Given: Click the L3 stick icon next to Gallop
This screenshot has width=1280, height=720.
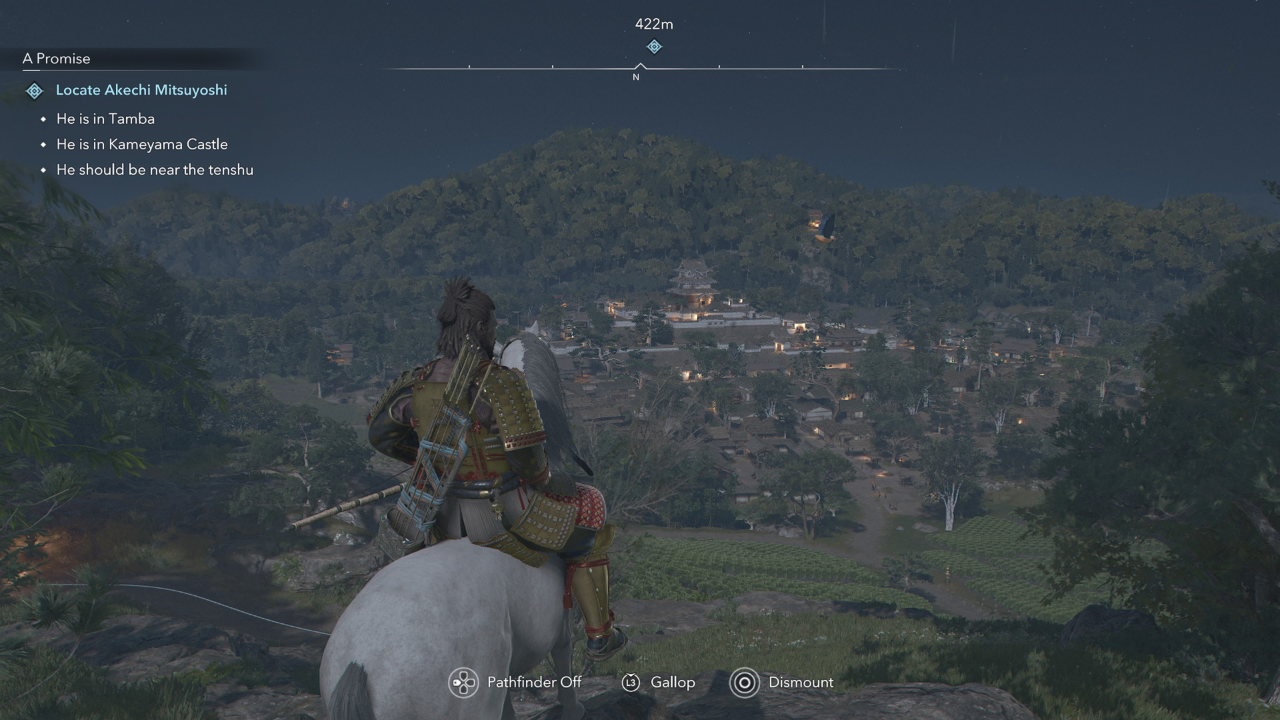Looking at the screenshot, I should click(x=631, y=682).
